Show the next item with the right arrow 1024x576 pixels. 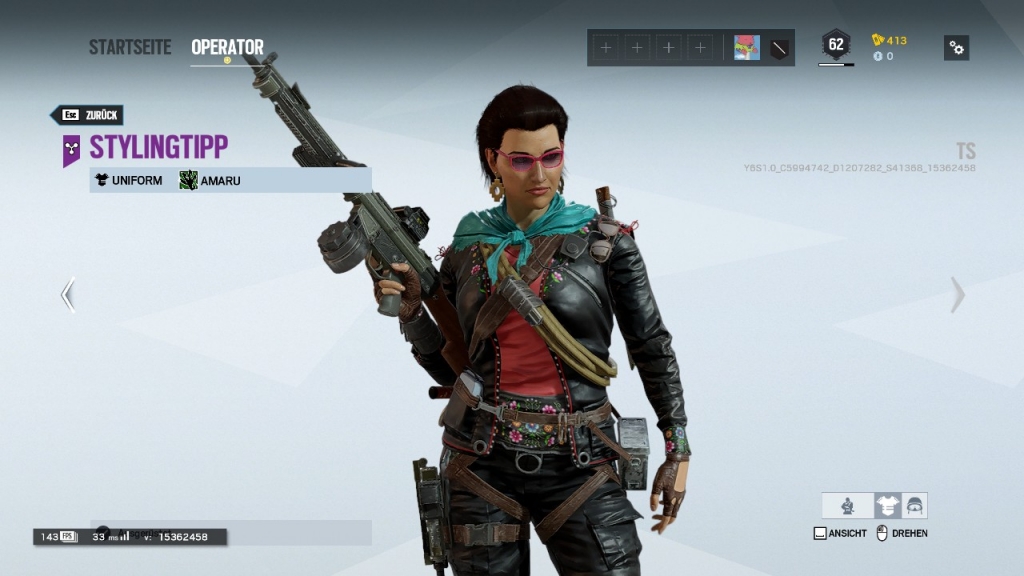957,295
